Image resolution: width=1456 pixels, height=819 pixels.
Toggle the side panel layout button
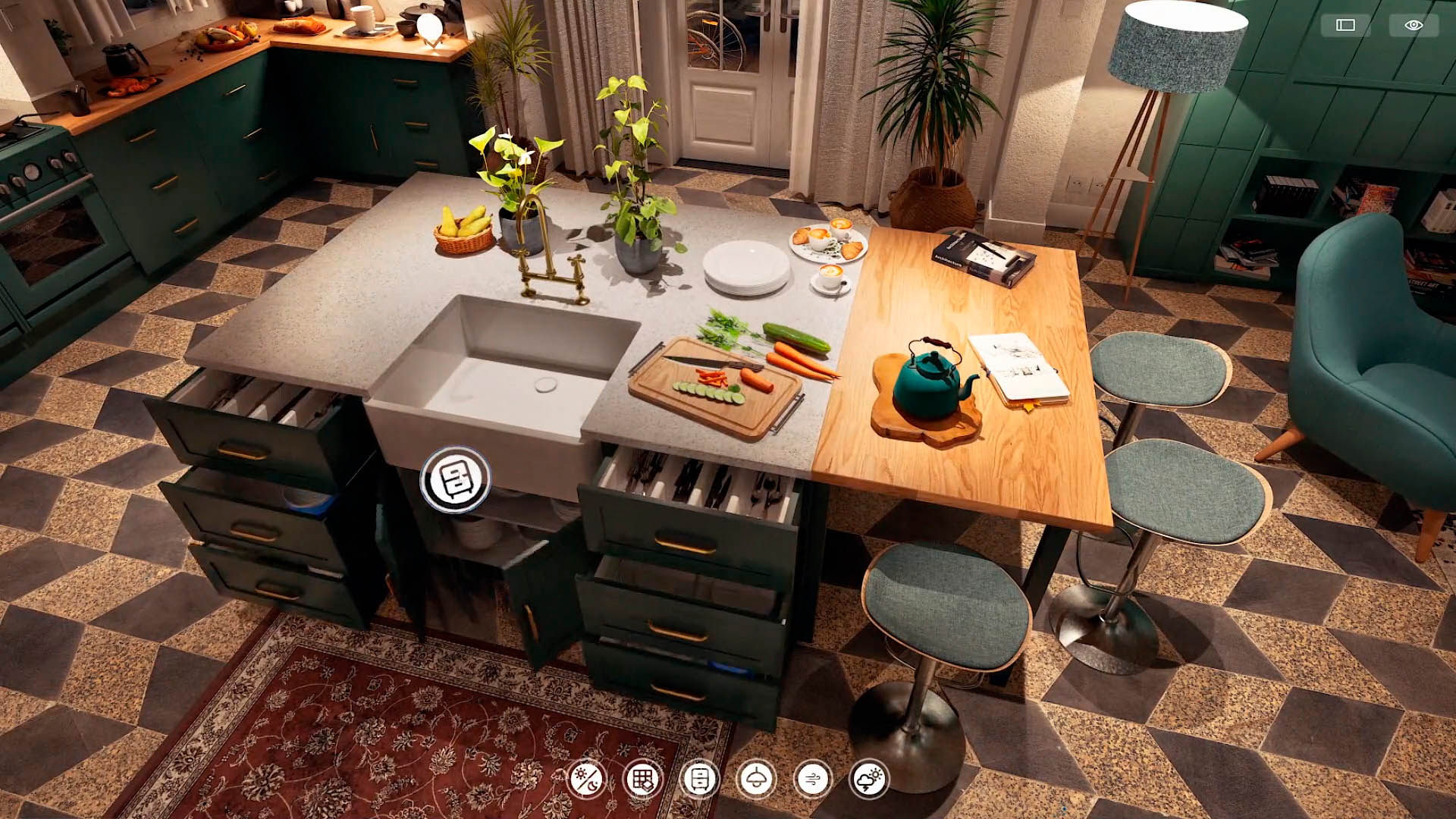[x=1345, y=25]
